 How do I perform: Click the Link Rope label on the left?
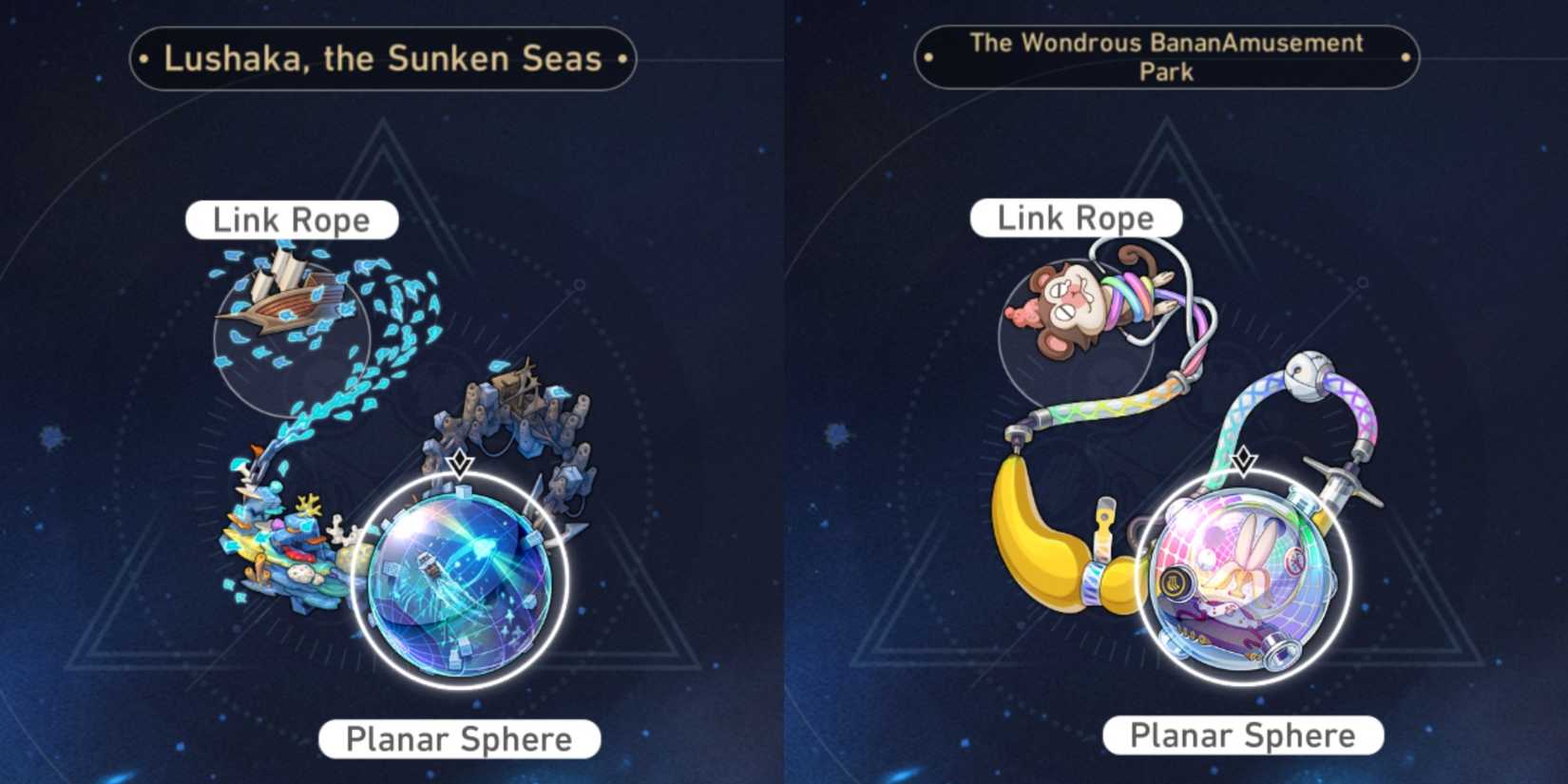(292, 219)
